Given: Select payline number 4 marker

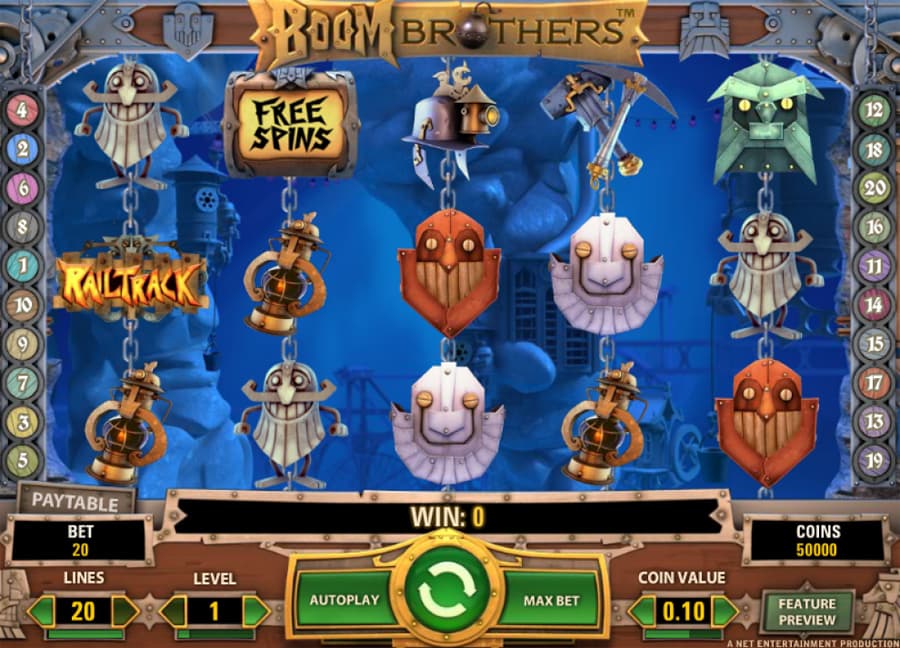Looking at the screenshot, I should pos(22,110).
